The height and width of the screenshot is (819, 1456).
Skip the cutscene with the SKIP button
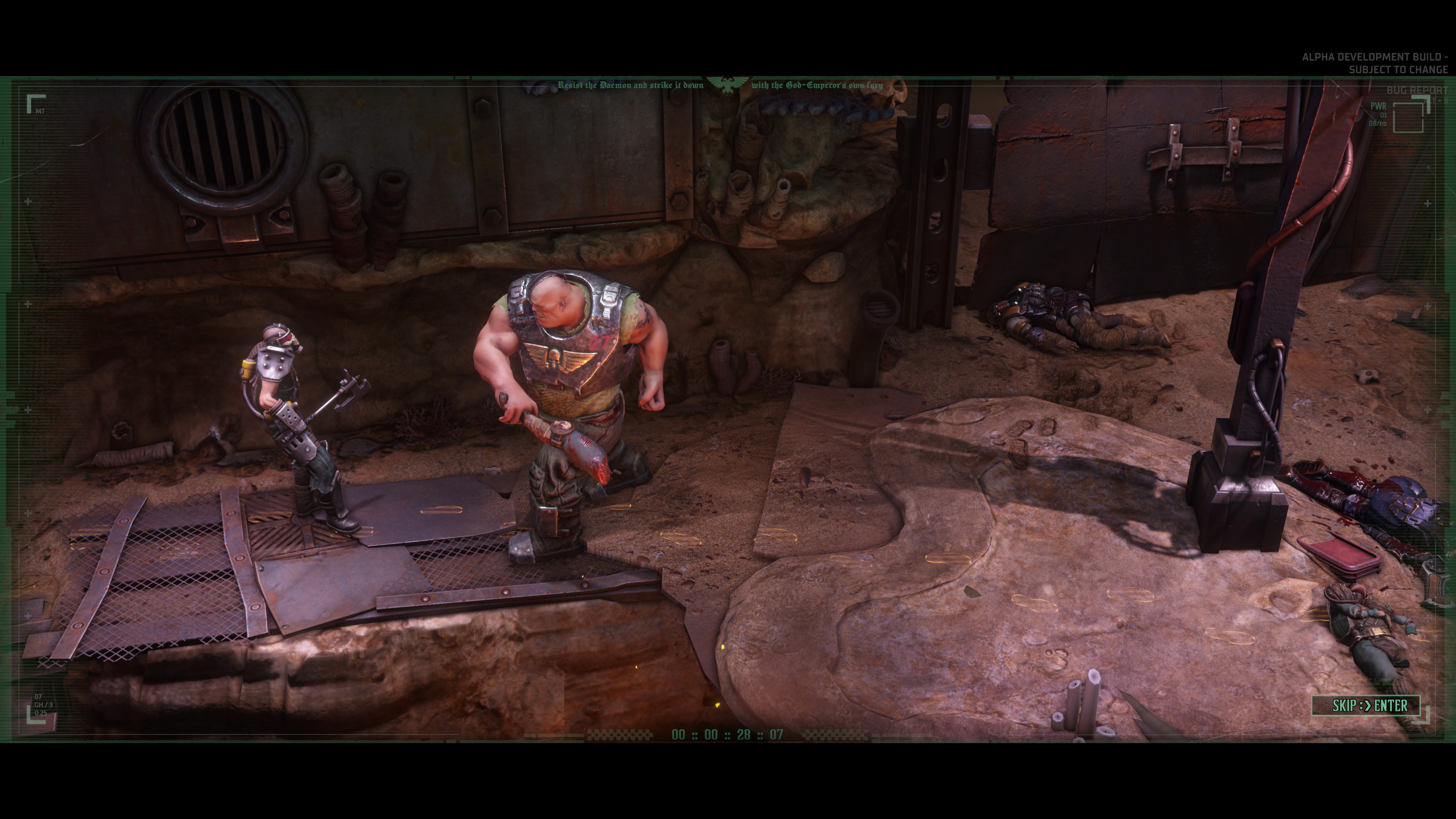1365,705
